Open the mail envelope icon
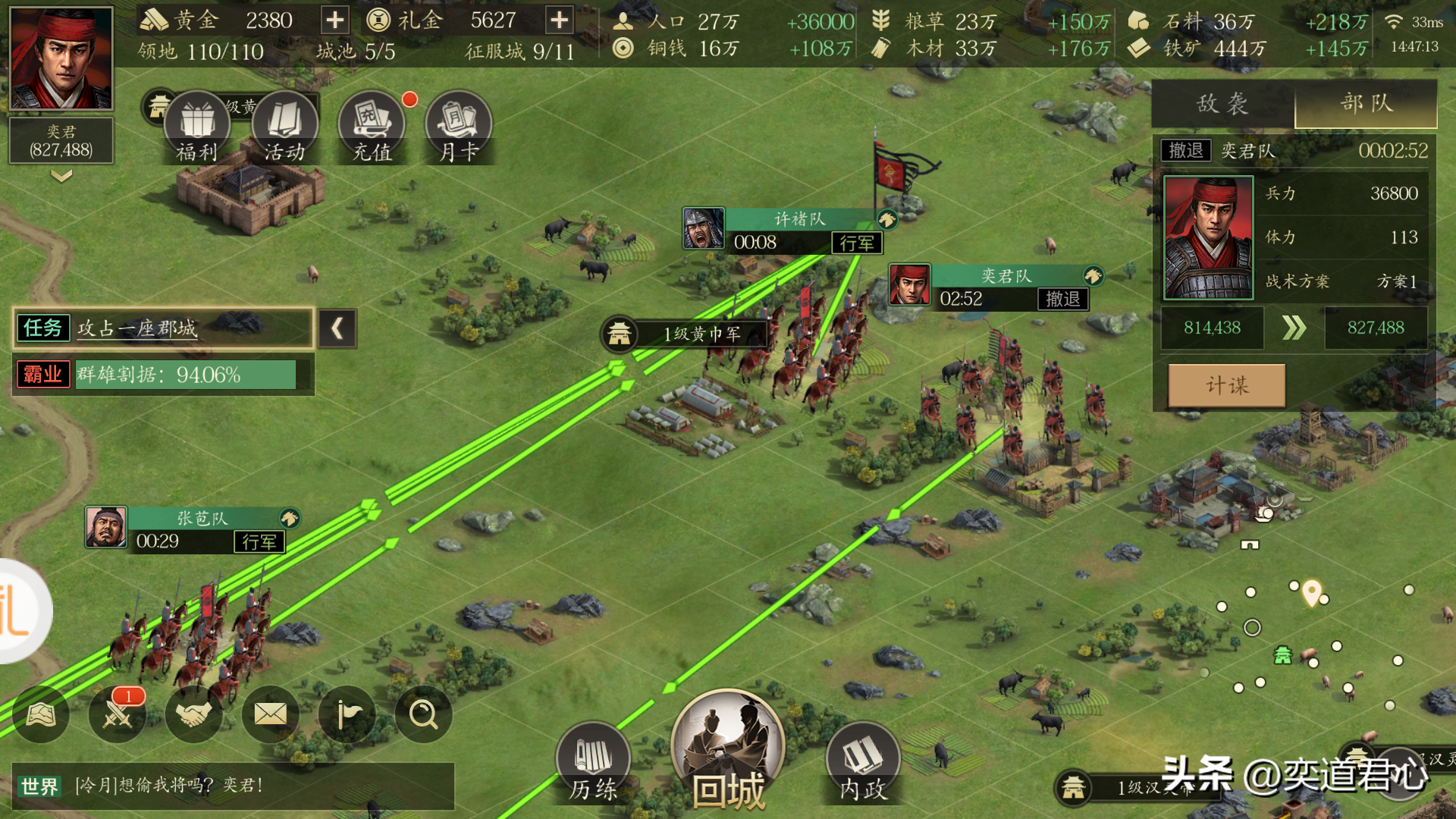 point(270,714)
